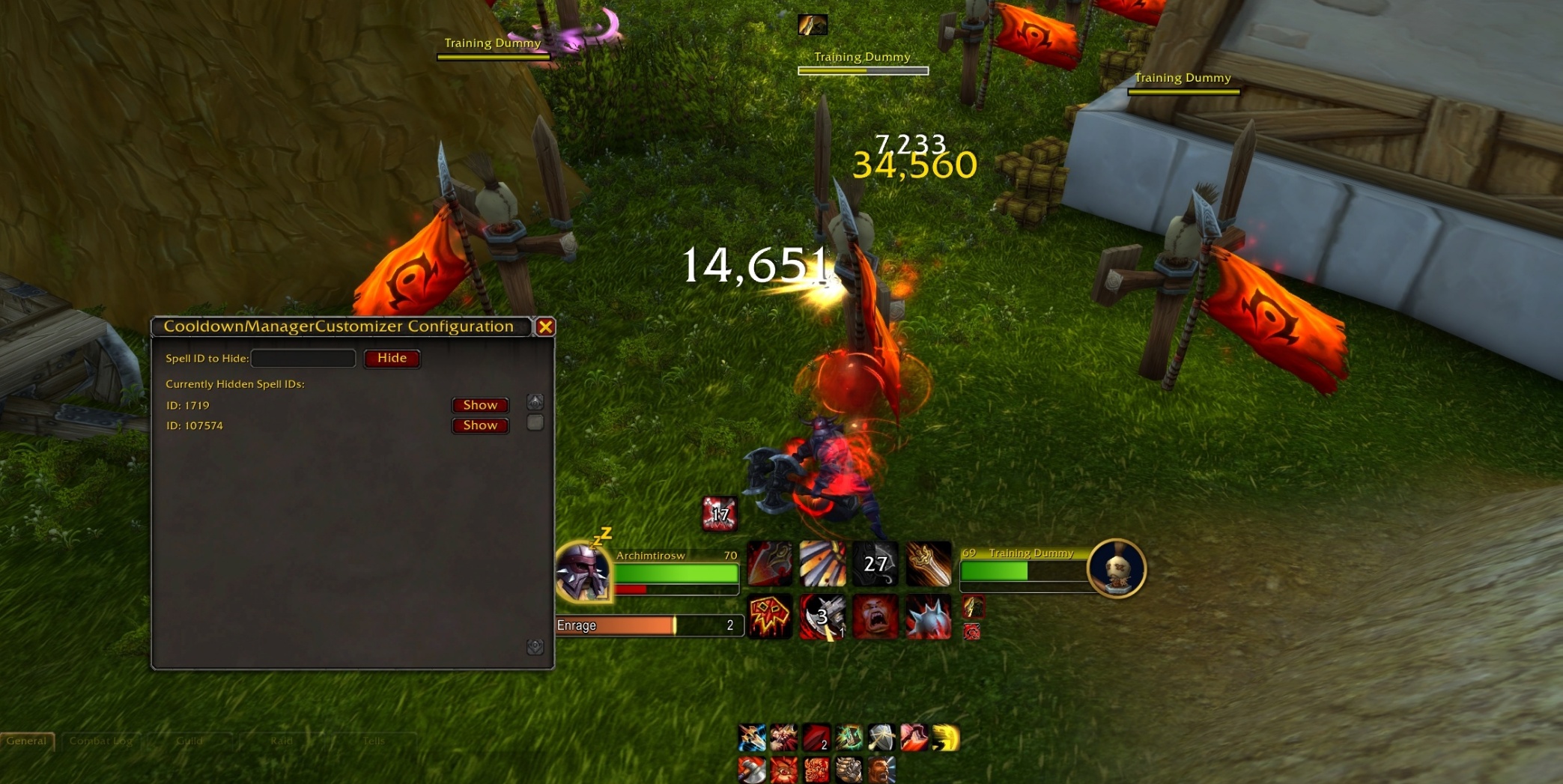1563x784 pixels.
Task: Activate the red Horde skull banner ability
Action: pyautogui.click(x=769, y=617)
